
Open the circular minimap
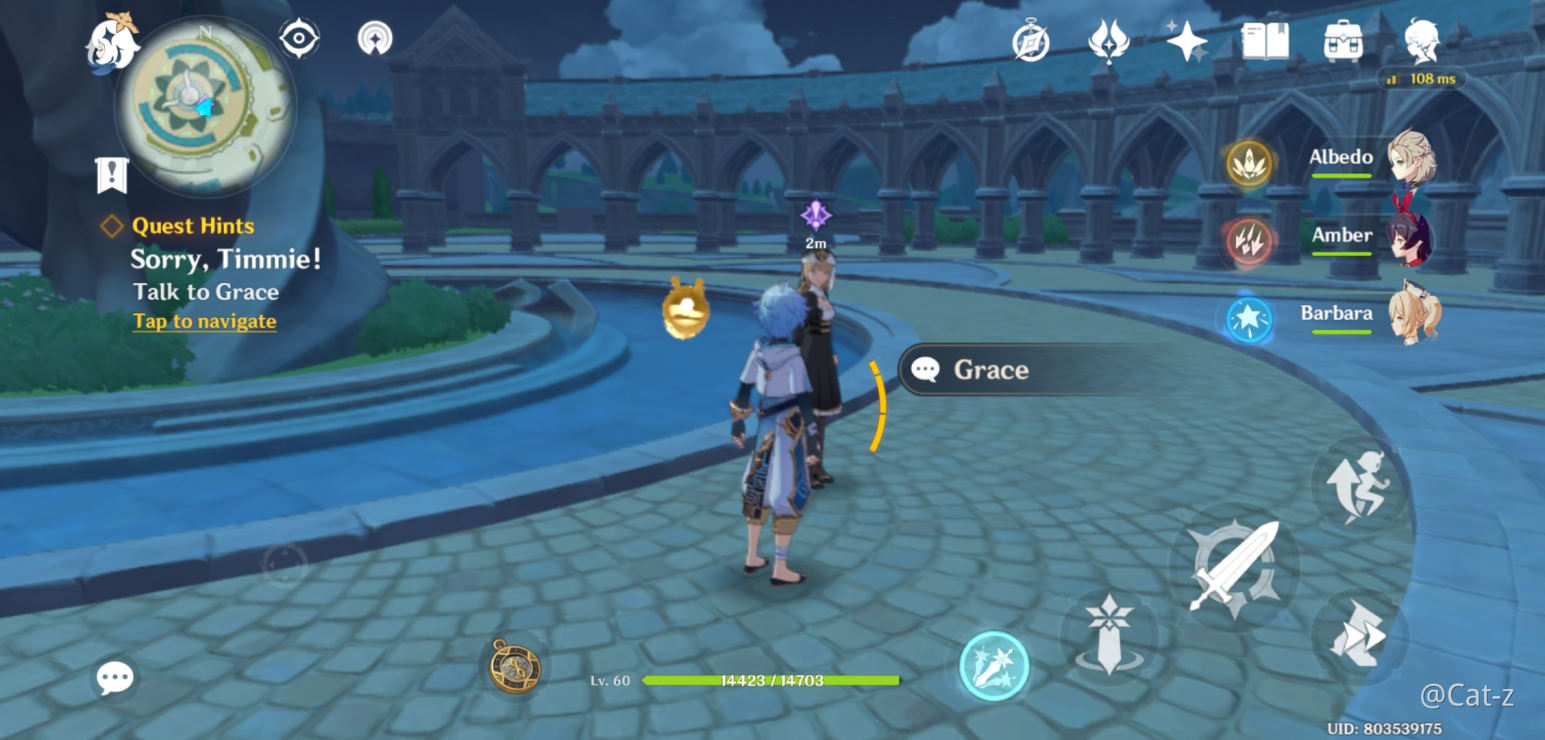pos(204,106)
